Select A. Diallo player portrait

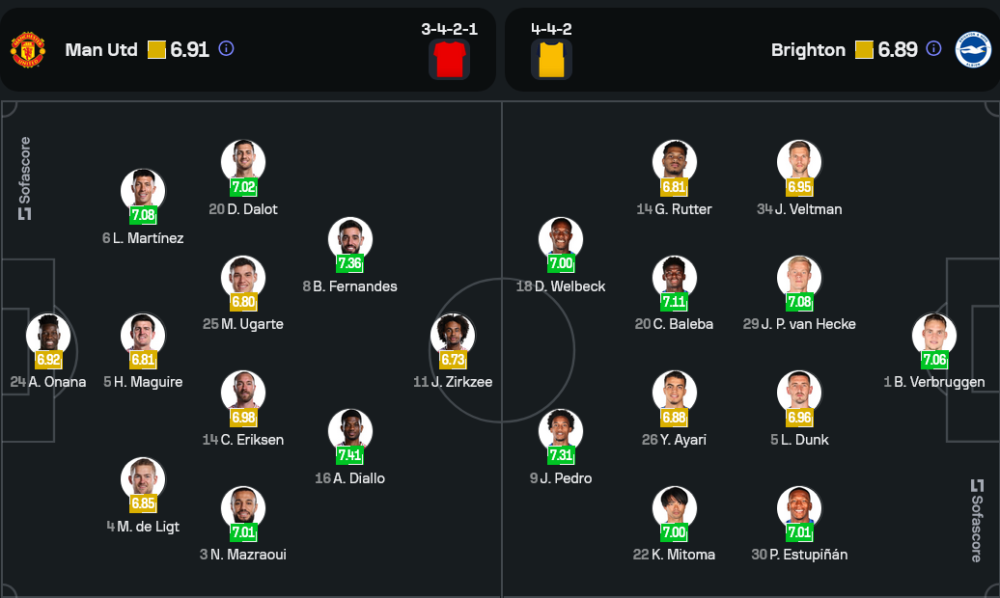[350, 430]
